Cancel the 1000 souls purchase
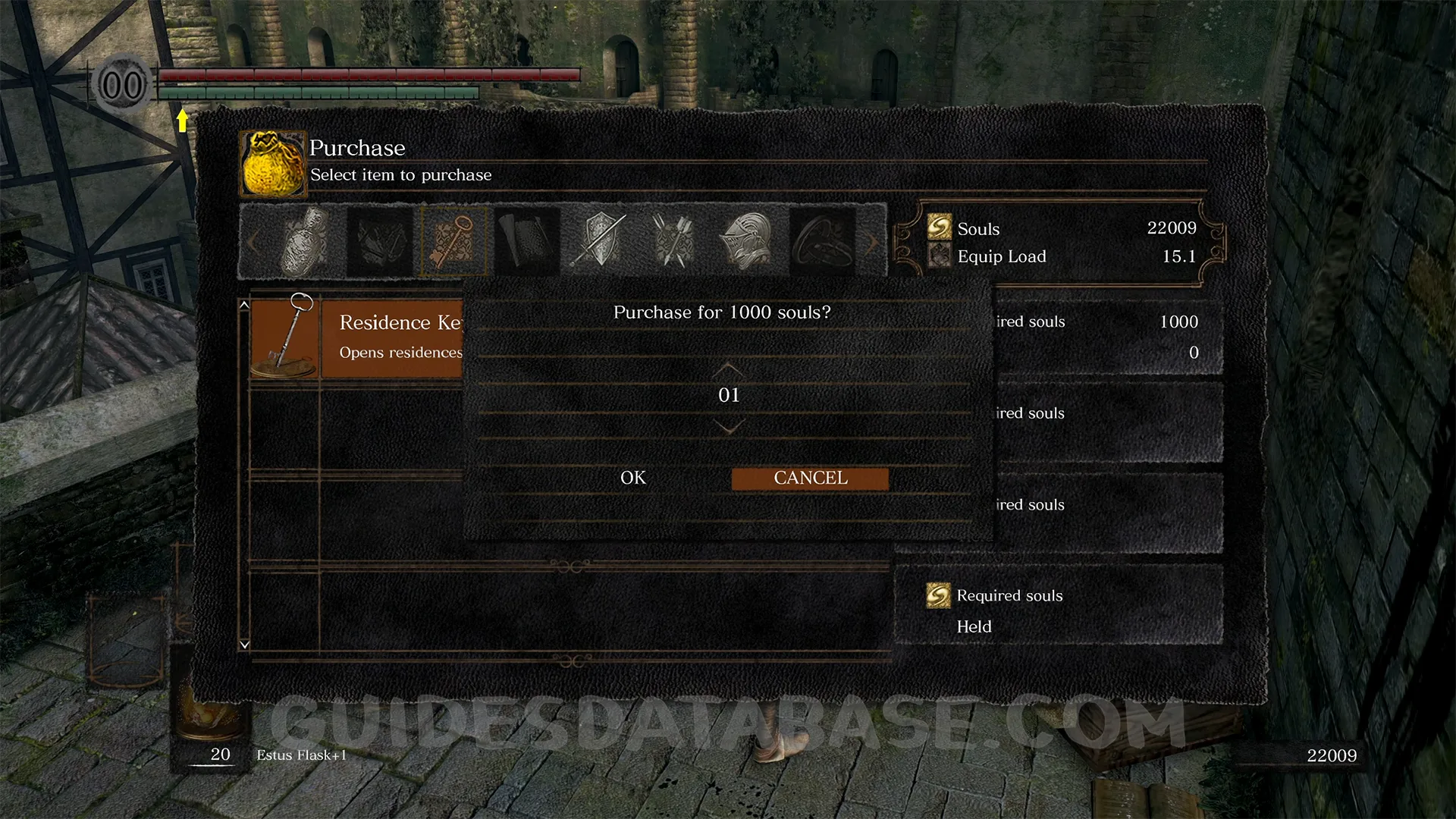The height and width of the screenshot is (819, 1456). point(810,479)
